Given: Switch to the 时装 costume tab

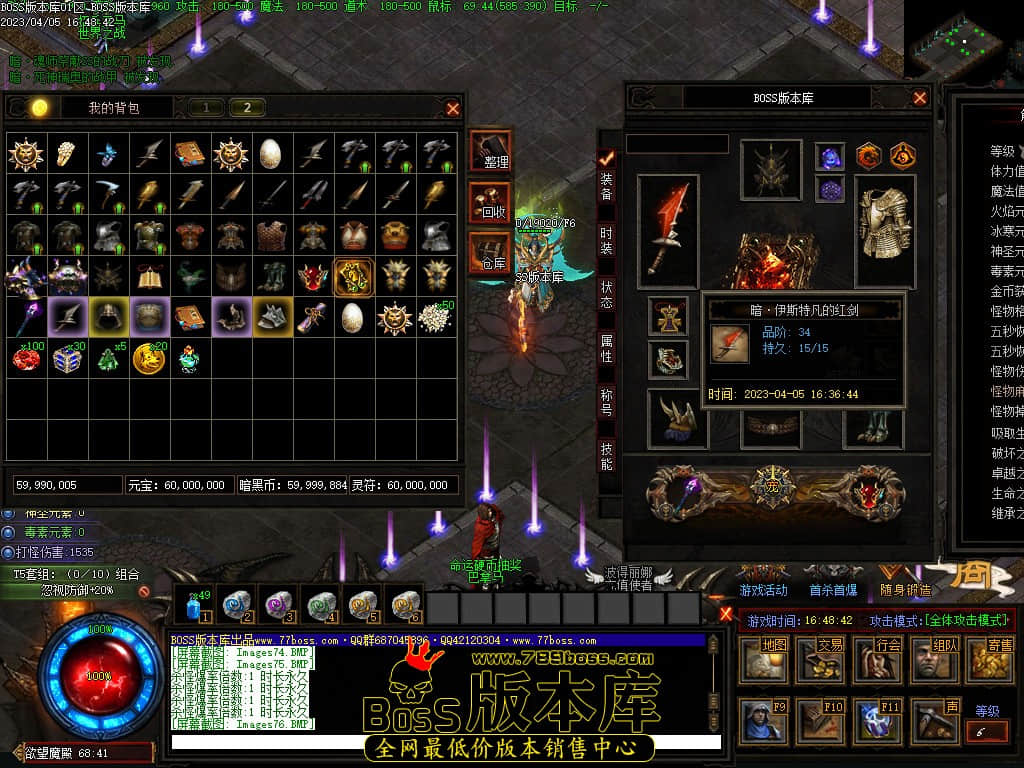Looking at the screenshot, I should (606, 240).
